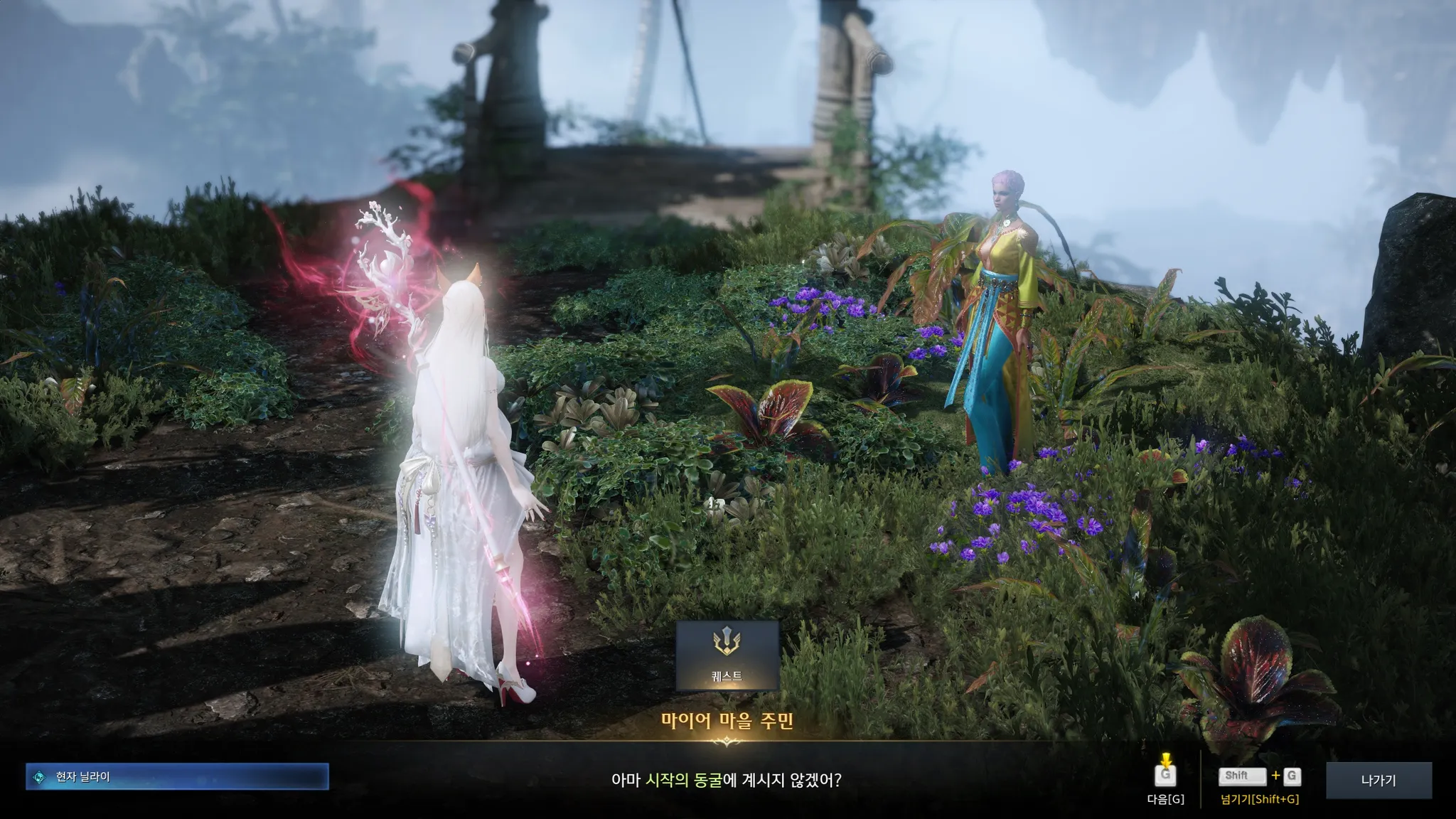Click the 나가기 exit button
Screen dimensions: 1456x819
(1378, 780)
